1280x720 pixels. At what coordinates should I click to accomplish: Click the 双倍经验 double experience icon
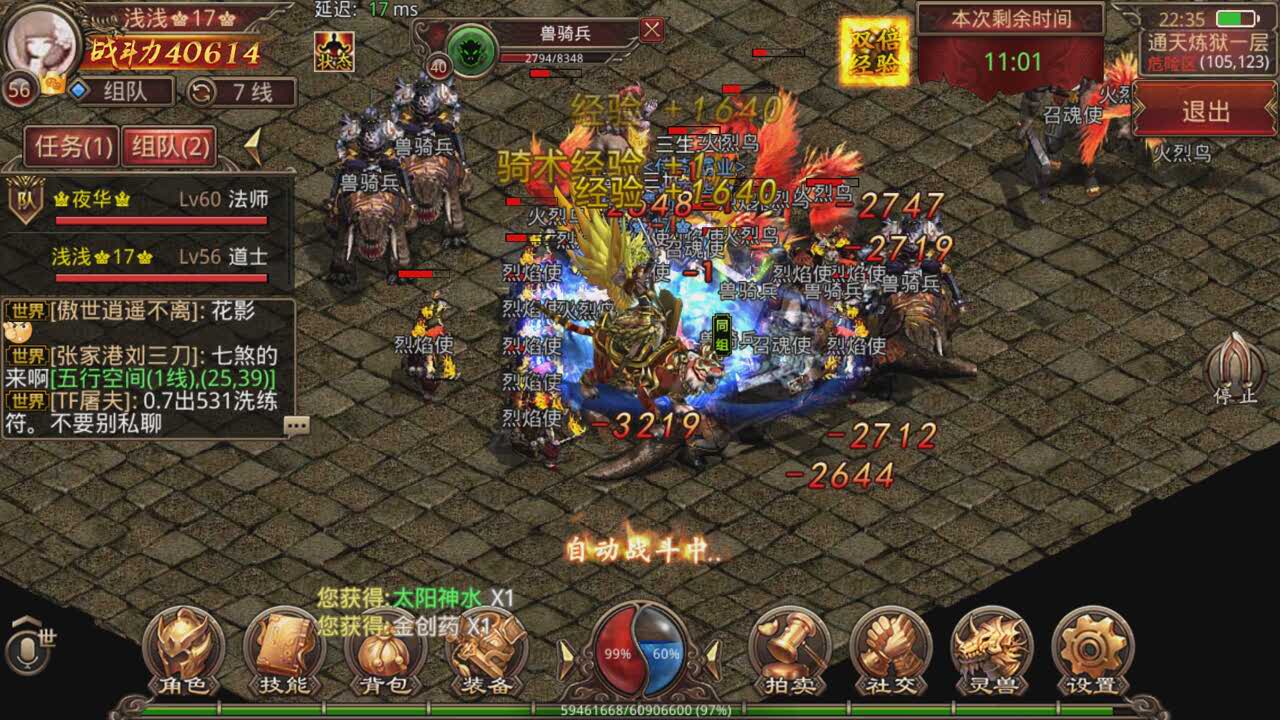tap(874, 52)
